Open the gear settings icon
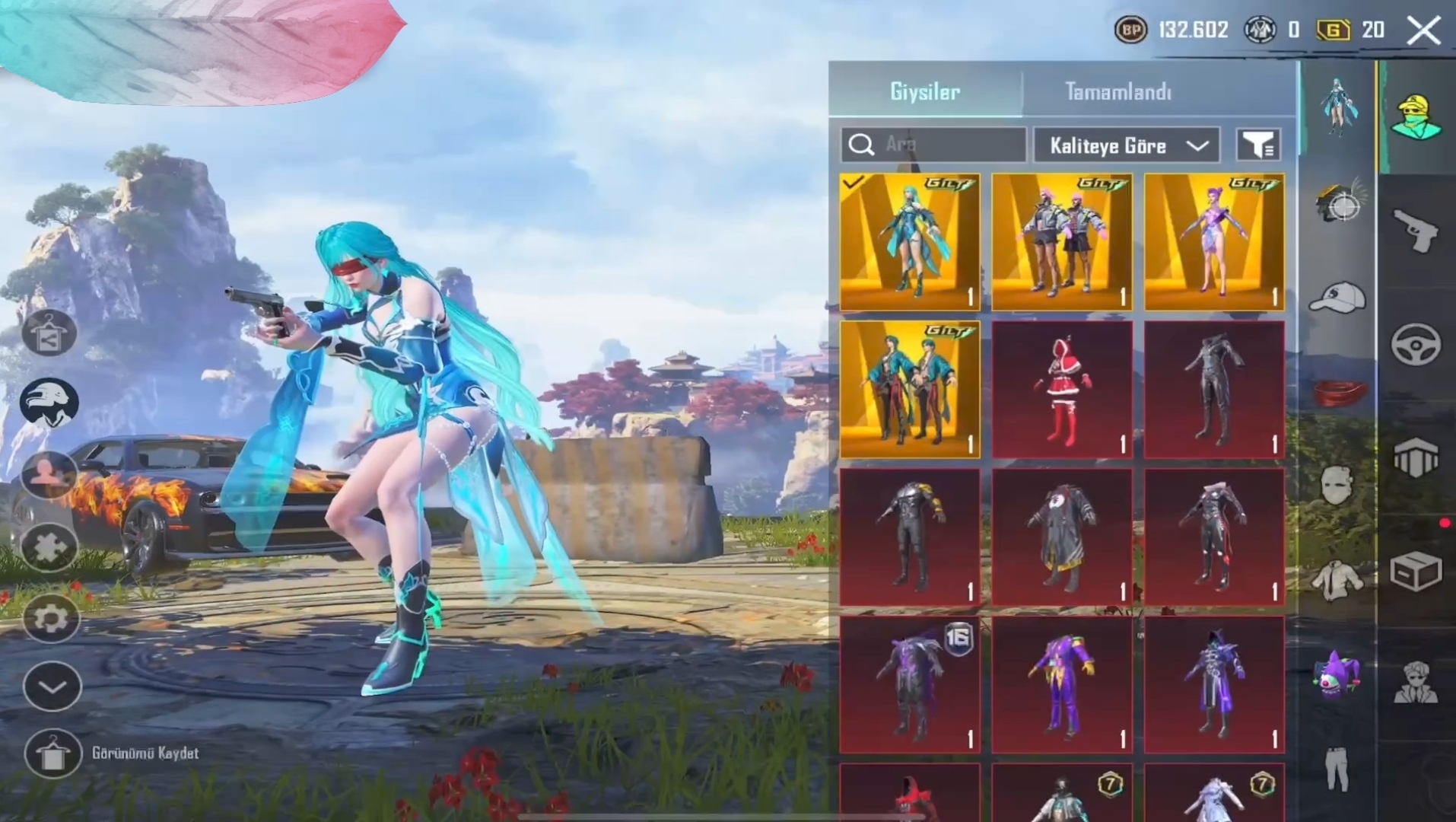Screen dimensions: 1456x822 click(51, 618)
